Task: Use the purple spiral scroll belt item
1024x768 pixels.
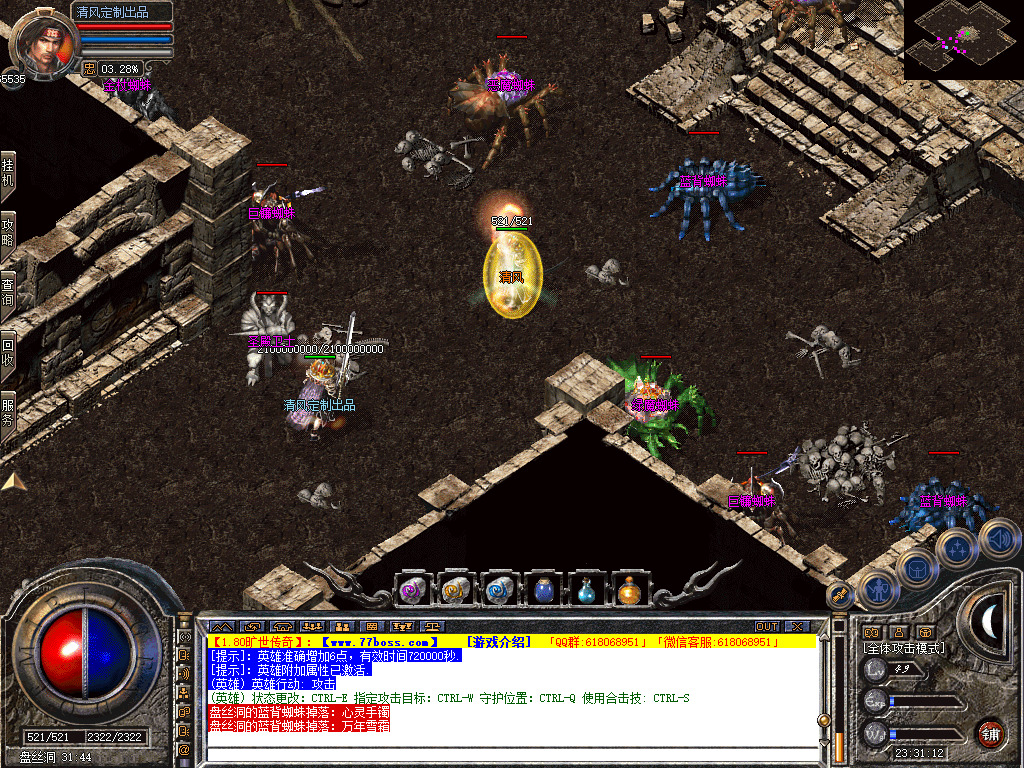Action: click(x=413, y=590)
